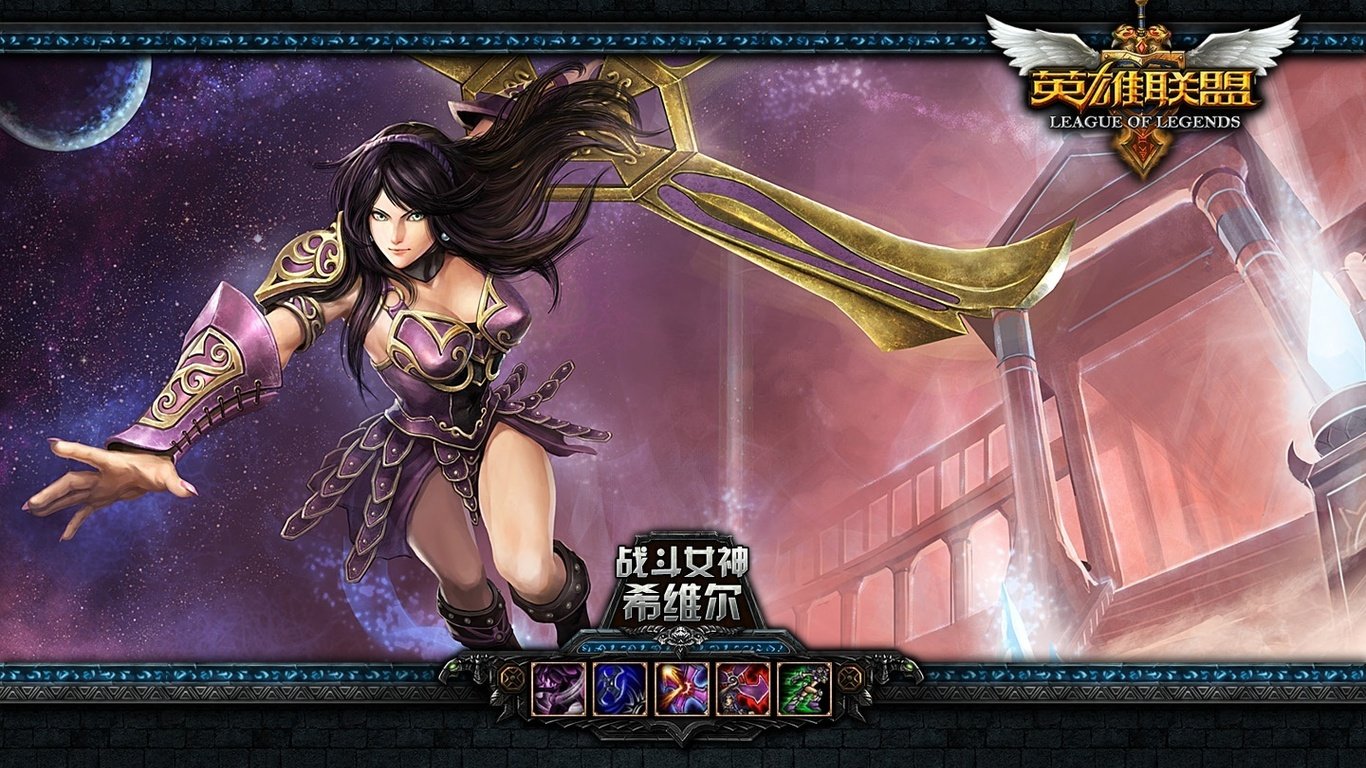Image resolution: width=1366 pixels, height=768 pixels.
Task: Click the League of Legends winged logo
Action: click(x=1143, y=90)
